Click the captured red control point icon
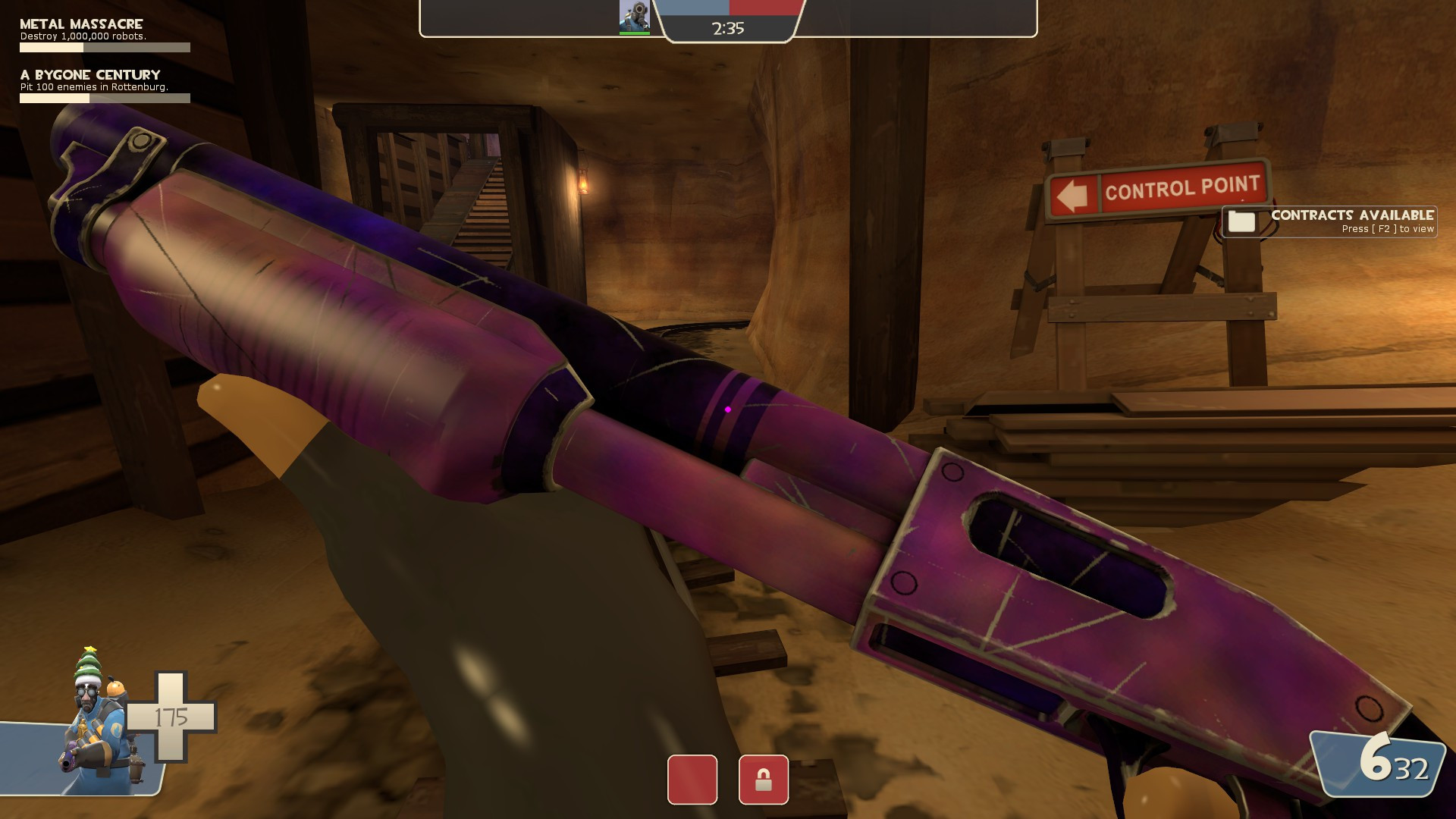 pos(691,780)
